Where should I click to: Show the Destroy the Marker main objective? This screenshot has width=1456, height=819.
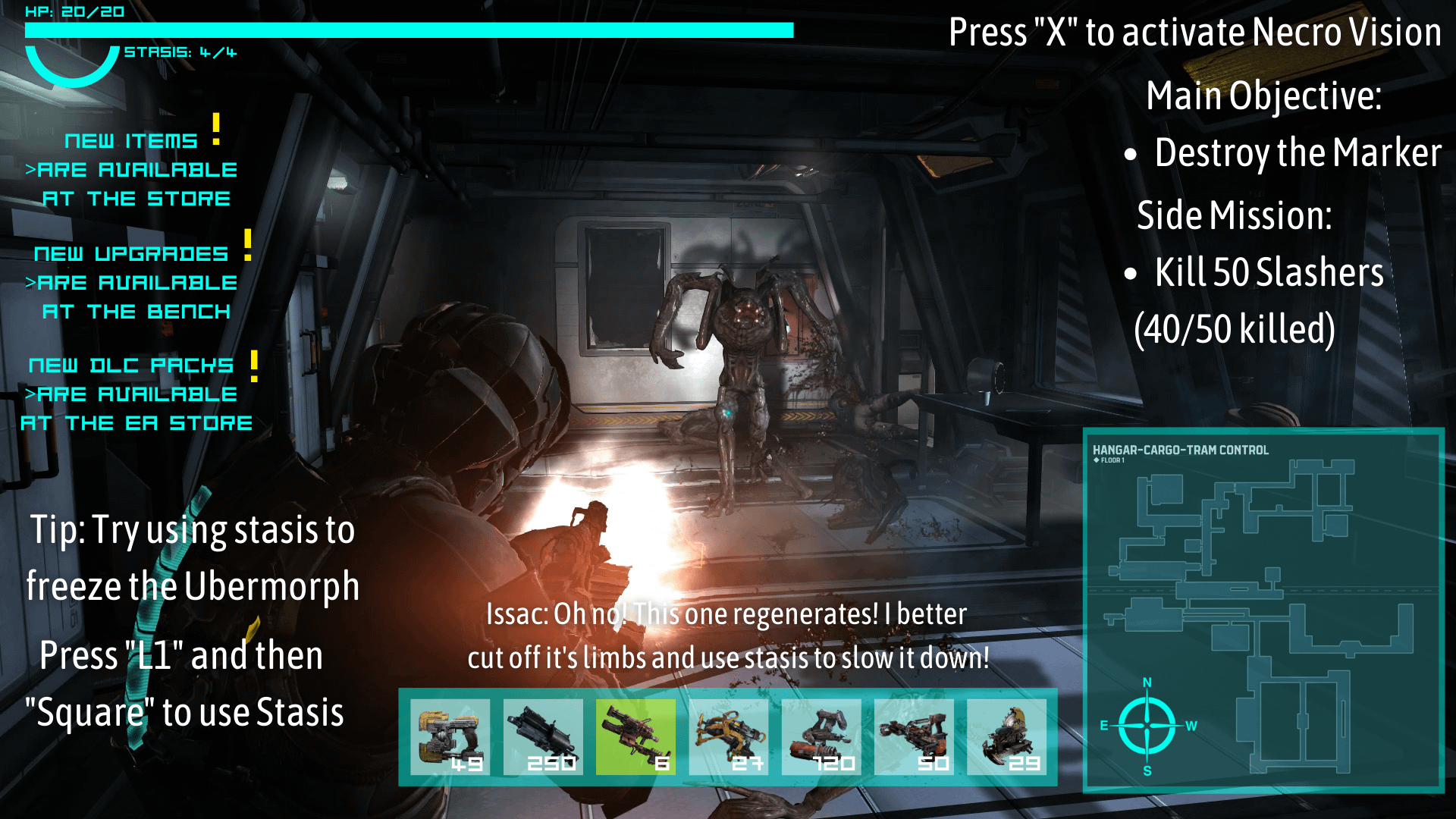pos(1297,153)
